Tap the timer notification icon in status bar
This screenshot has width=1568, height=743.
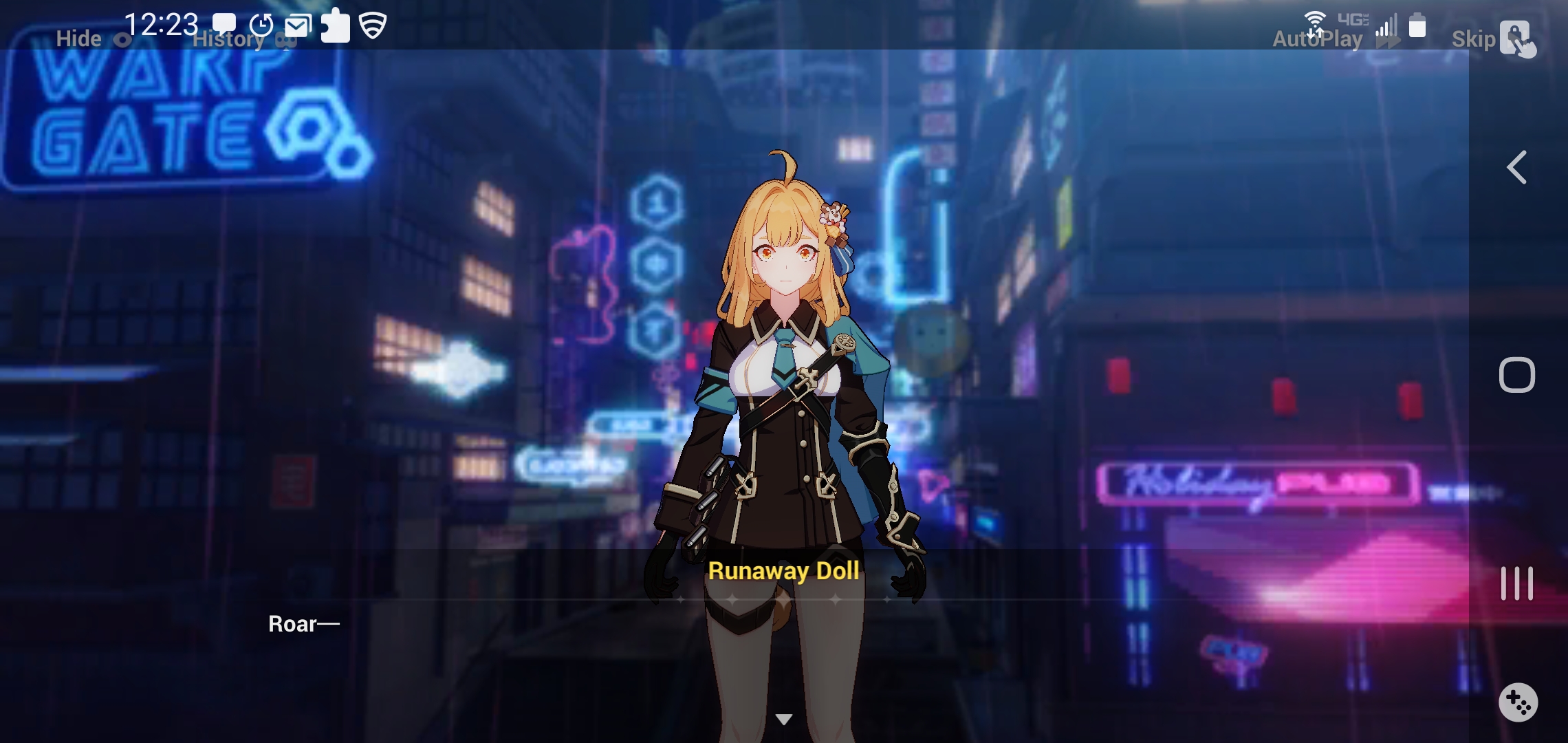[260, 23]
